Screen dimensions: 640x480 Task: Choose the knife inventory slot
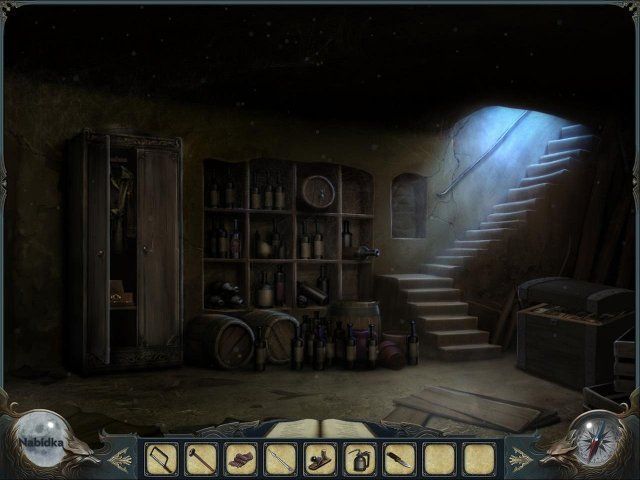point(399,459)
